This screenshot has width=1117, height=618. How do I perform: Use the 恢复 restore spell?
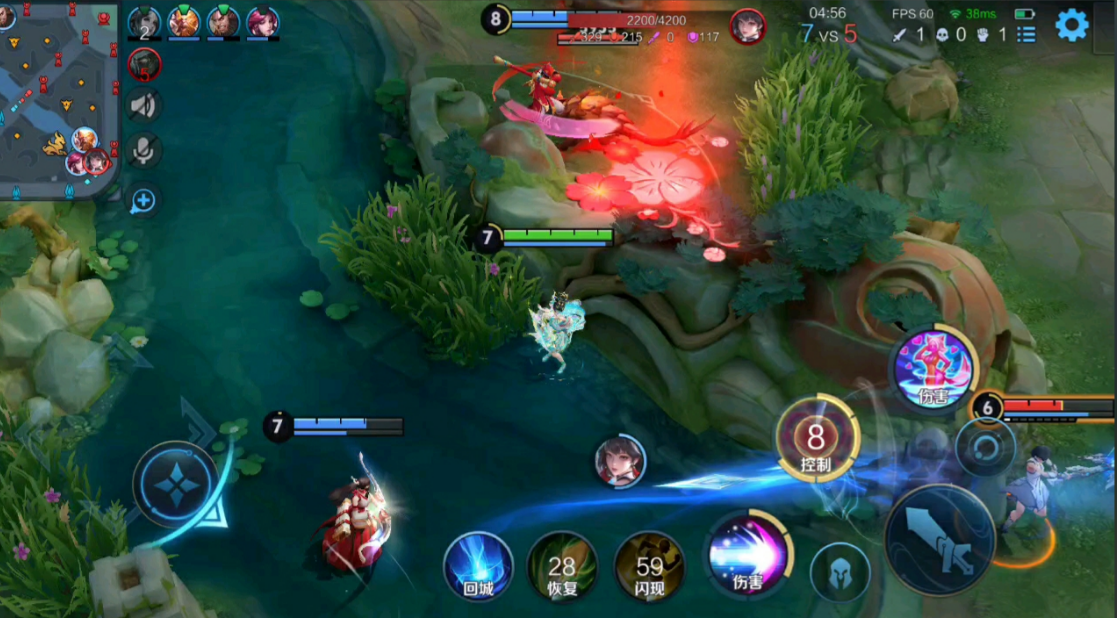[x=562, y=566]
